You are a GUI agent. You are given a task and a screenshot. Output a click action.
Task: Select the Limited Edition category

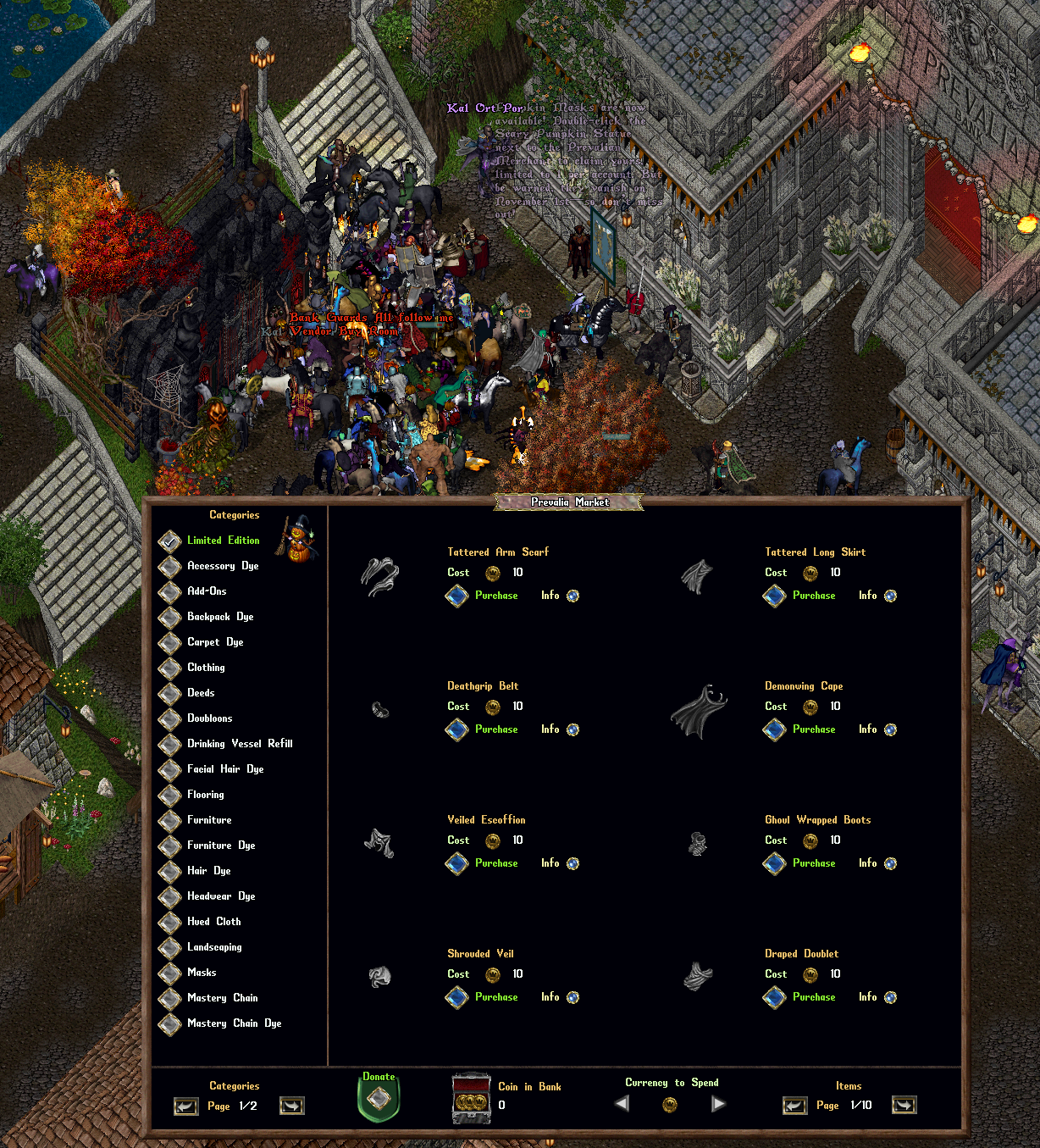point(171,541)
